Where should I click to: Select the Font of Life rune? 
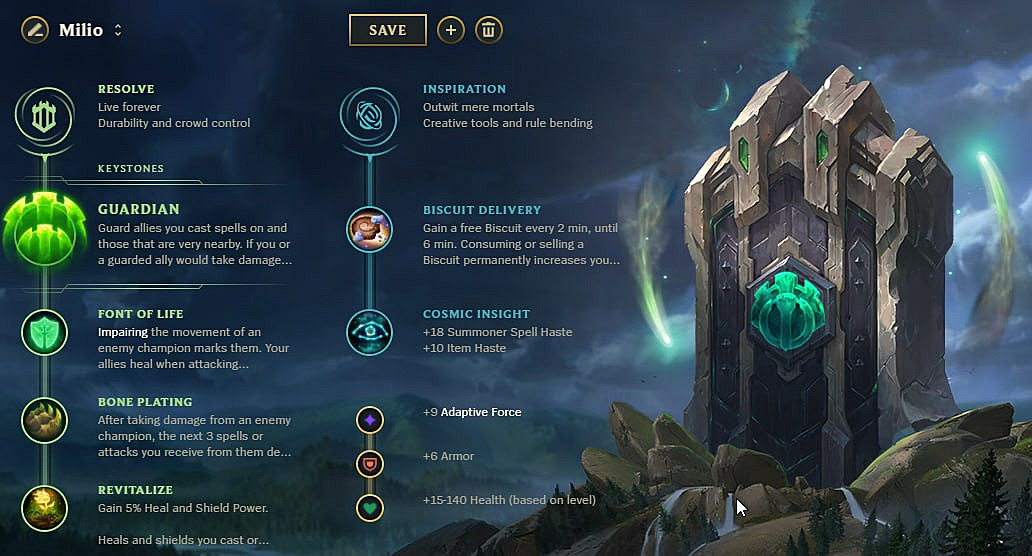pos(44,332)
